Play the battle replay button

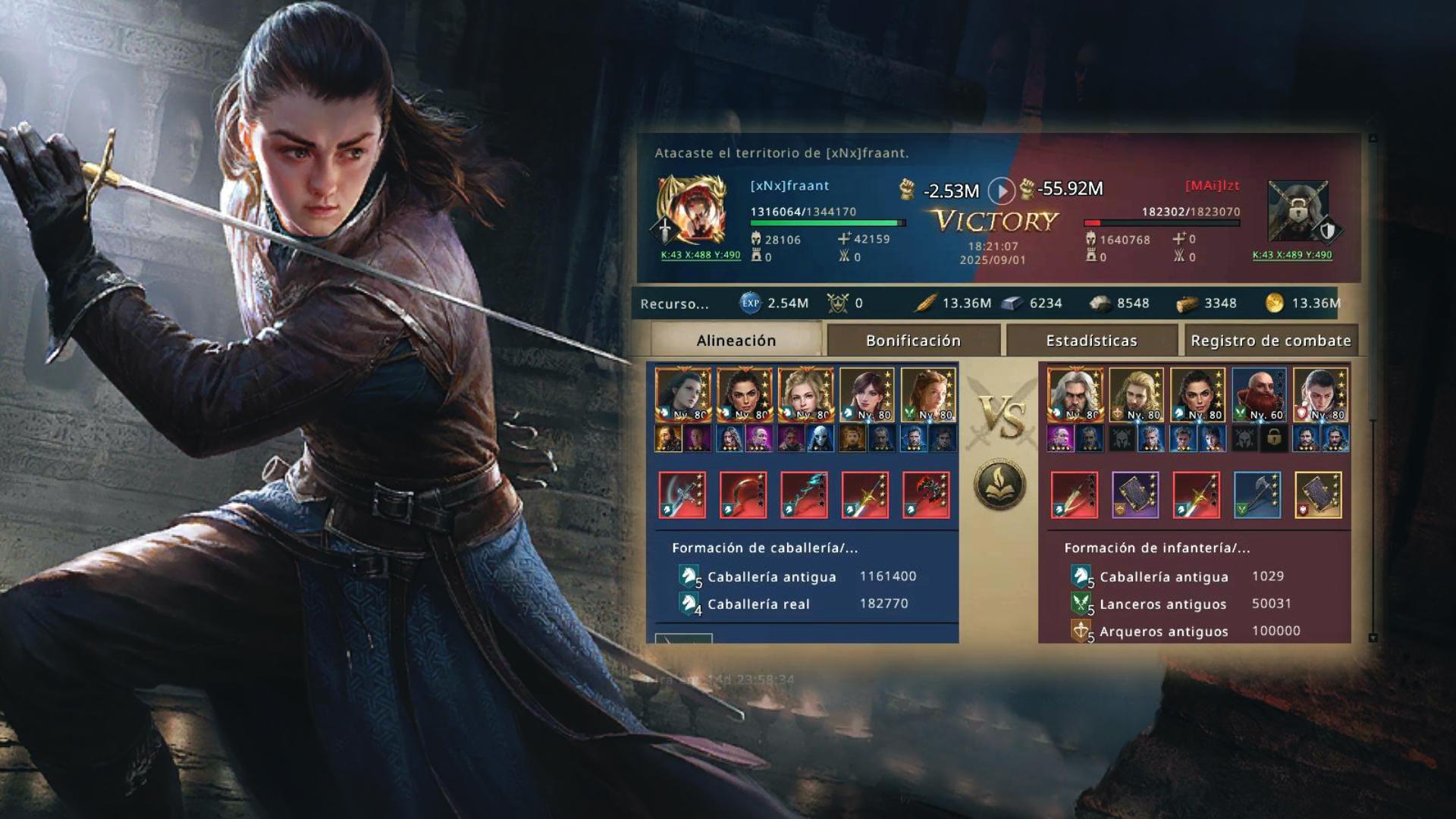(1001, 191)
